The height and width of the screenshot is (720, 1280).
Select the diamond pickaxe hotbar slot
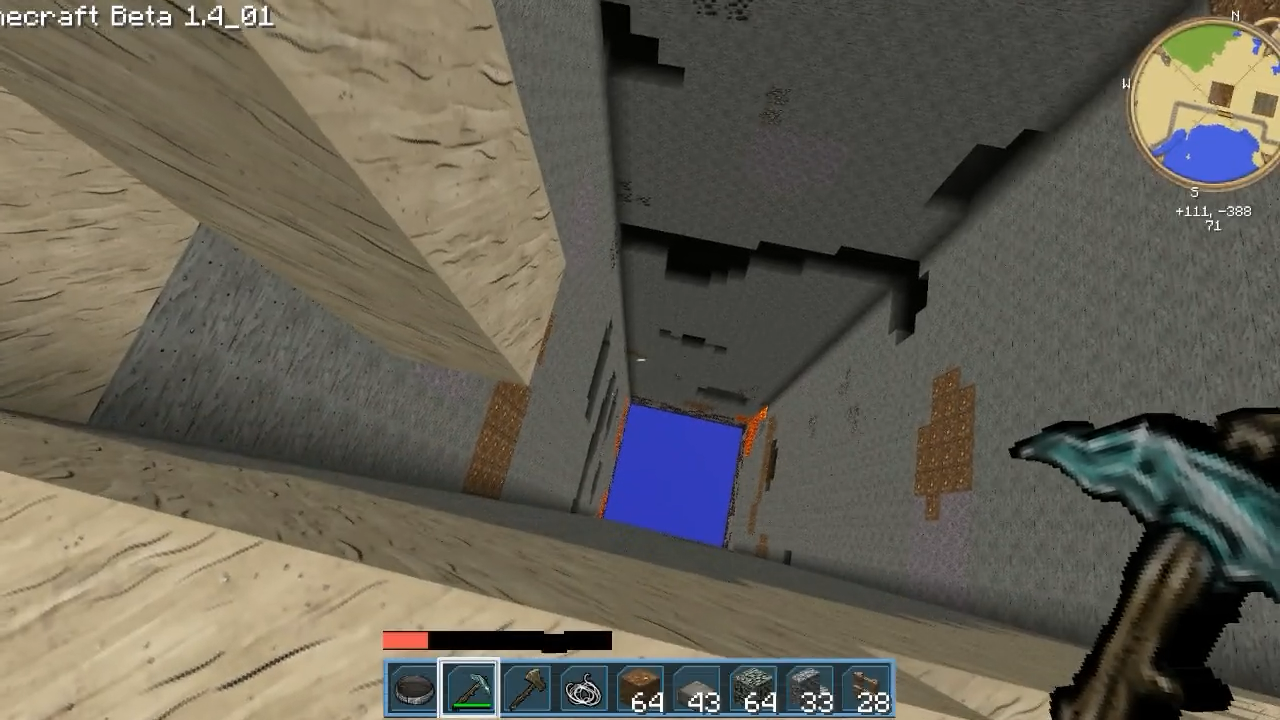[470, 689]
